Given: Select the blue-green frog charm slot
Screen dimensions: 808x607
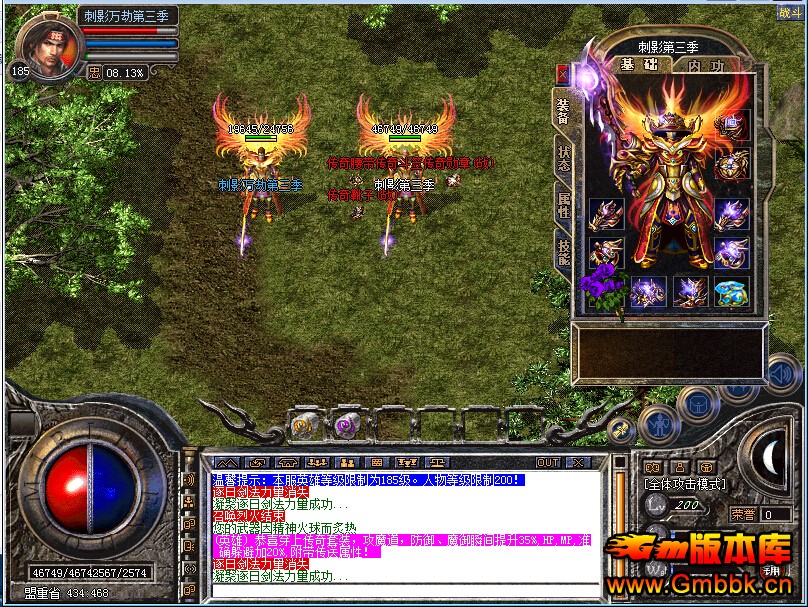Looking at the screenshot, I should (x=731, y=292).
